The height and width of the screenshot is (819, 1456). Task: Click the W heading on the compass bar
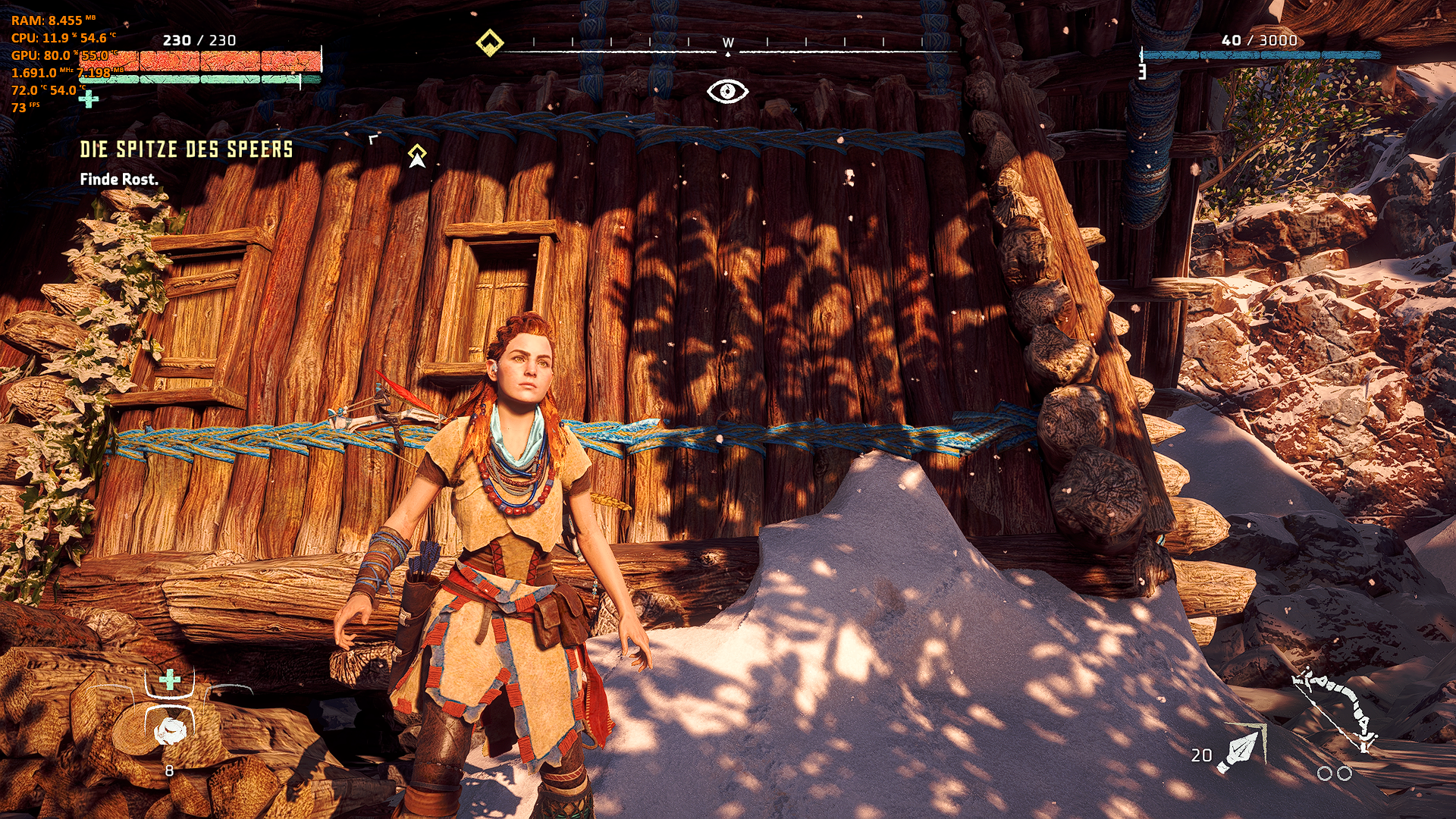click(728, 42)
